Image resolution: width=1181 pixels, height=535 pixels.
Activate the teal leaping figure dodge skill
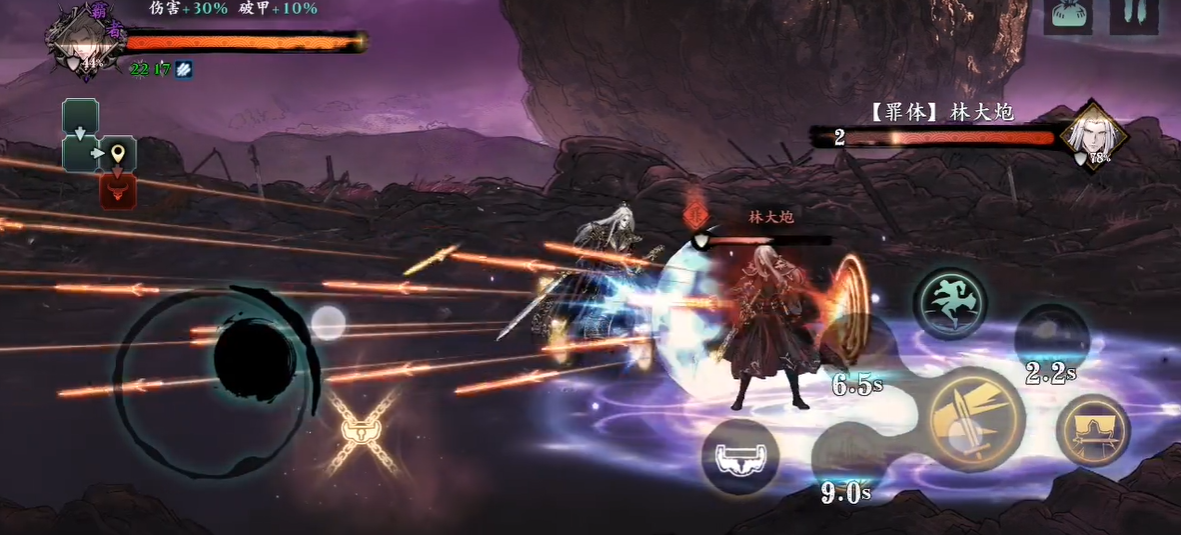(x=950, y=304)
